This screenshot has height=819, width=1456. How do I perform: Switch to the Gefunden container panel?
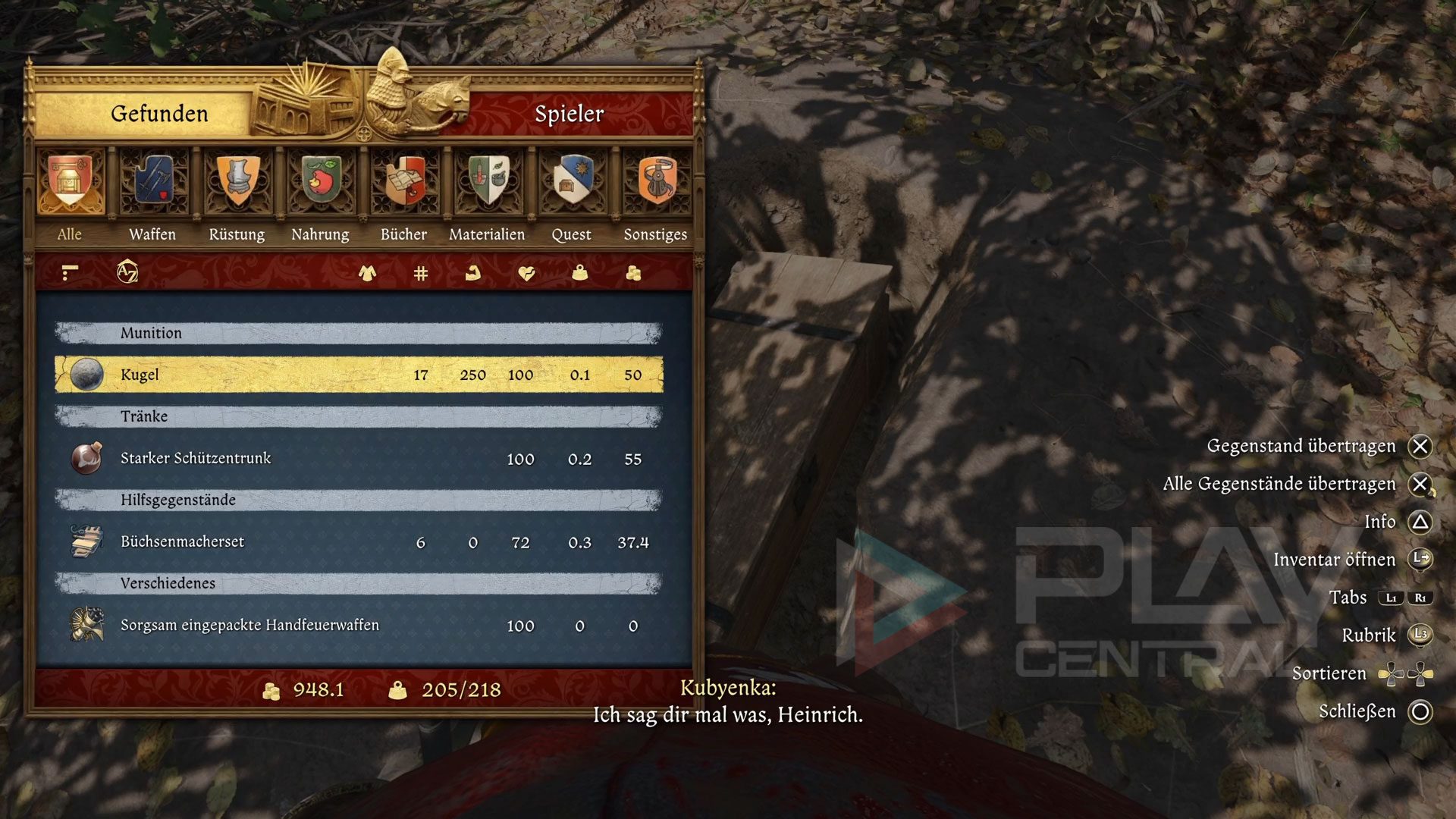159,114
